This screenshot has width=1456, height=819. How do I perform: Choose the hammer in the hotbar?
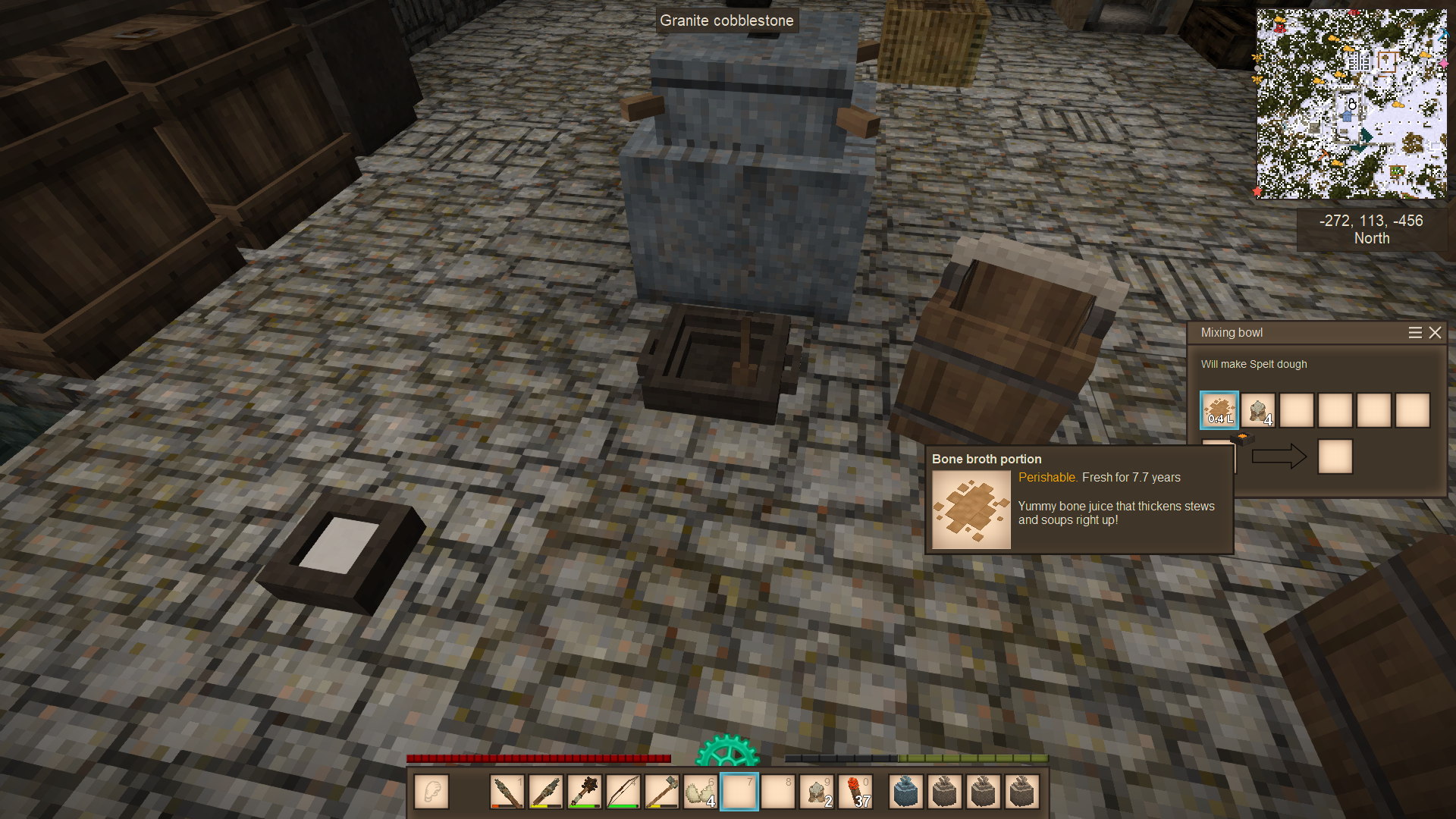[661, 792]
